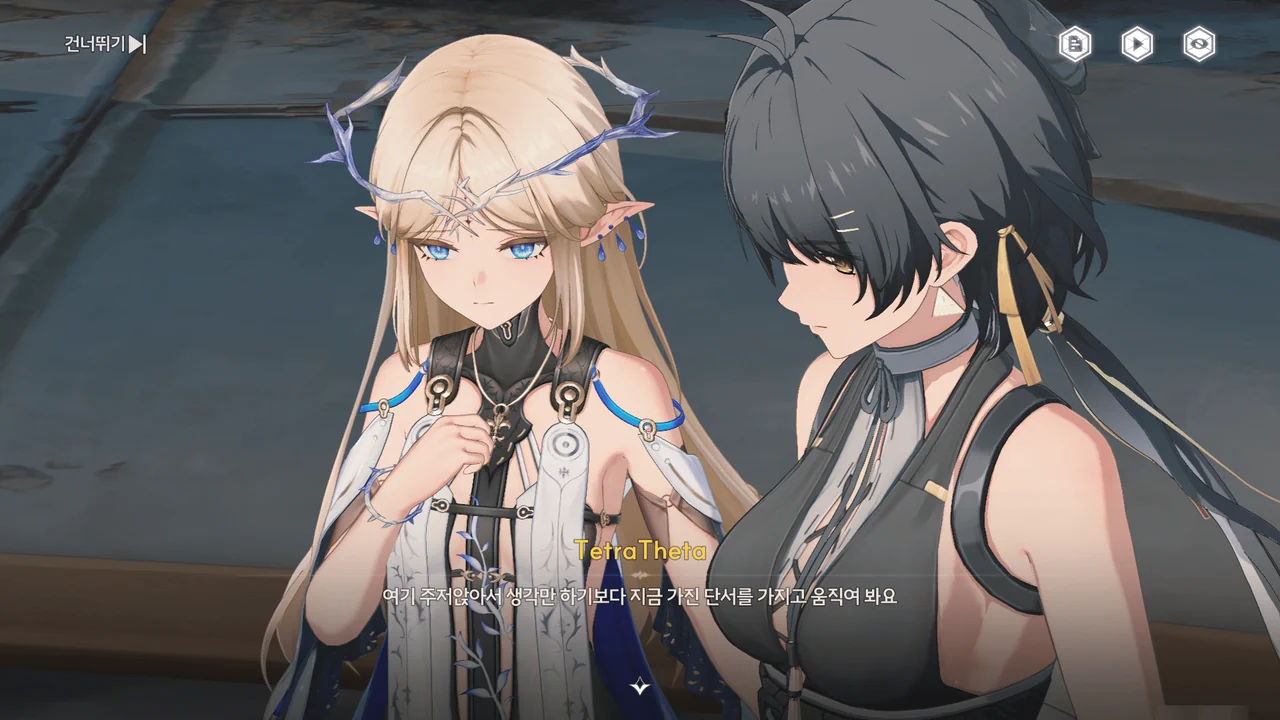The height and width of the screenshot is (720, 1280).
Task: Open the dialogue log icon
Action: click(x=1075, y=44)
